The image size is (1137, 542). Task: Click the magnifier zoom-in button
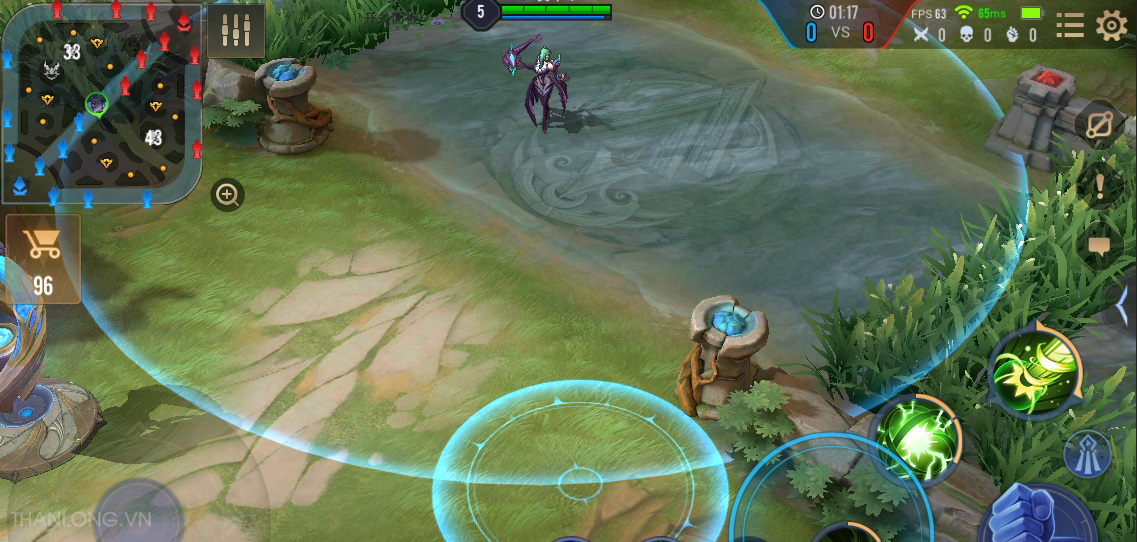coord(228,195)
